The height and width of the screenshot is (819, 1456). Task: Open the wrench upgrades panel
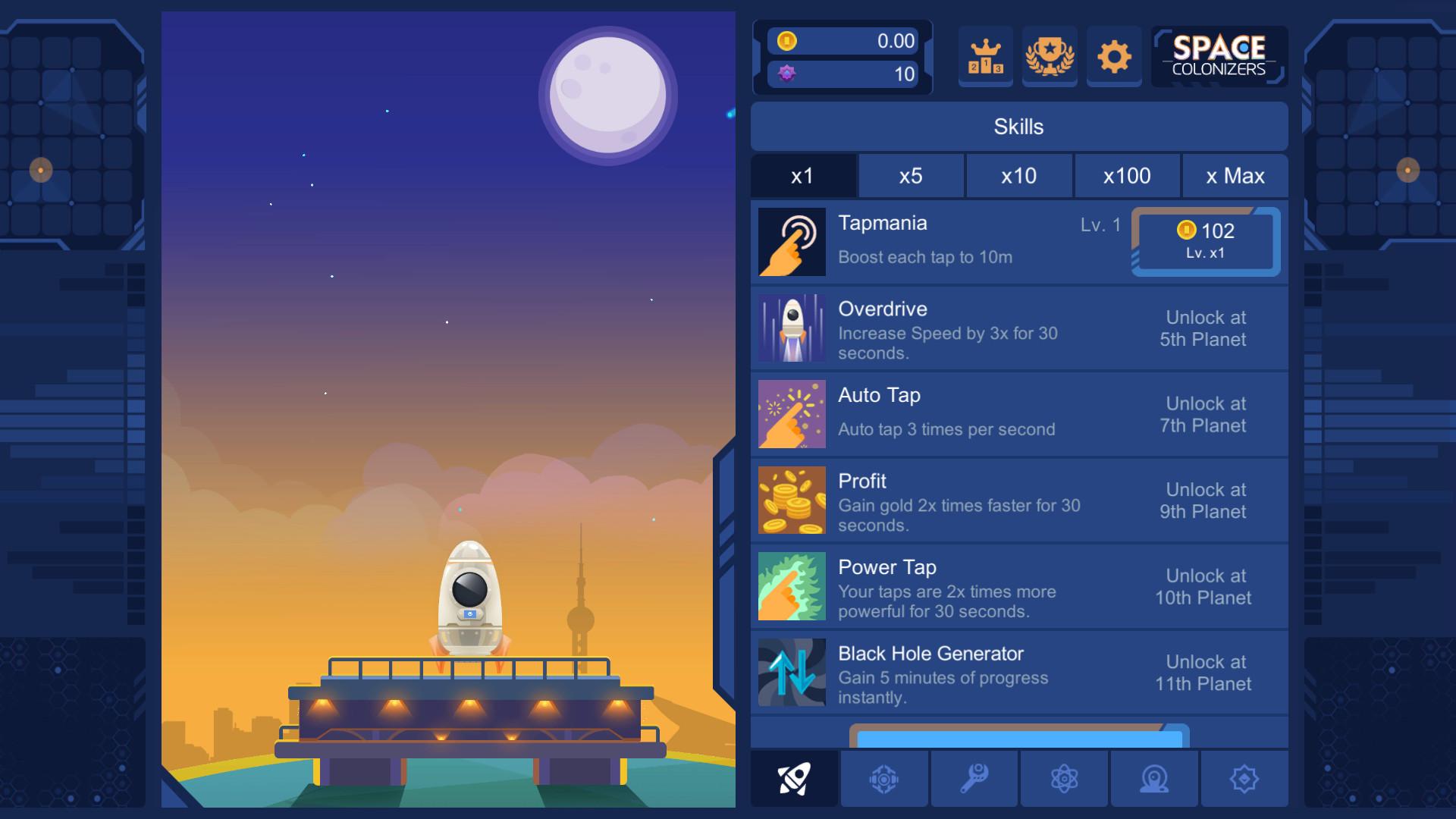coord(974,778)
